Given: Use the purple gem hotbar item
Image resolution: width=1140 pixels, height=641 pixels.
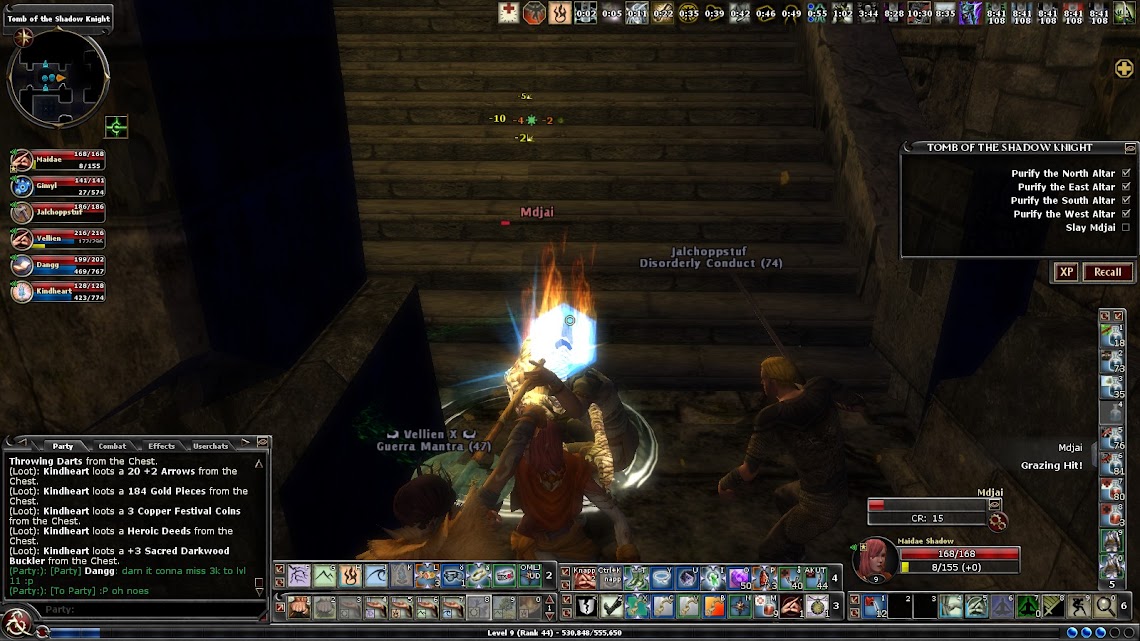Looking at the screenshot, I should [739, 578].
